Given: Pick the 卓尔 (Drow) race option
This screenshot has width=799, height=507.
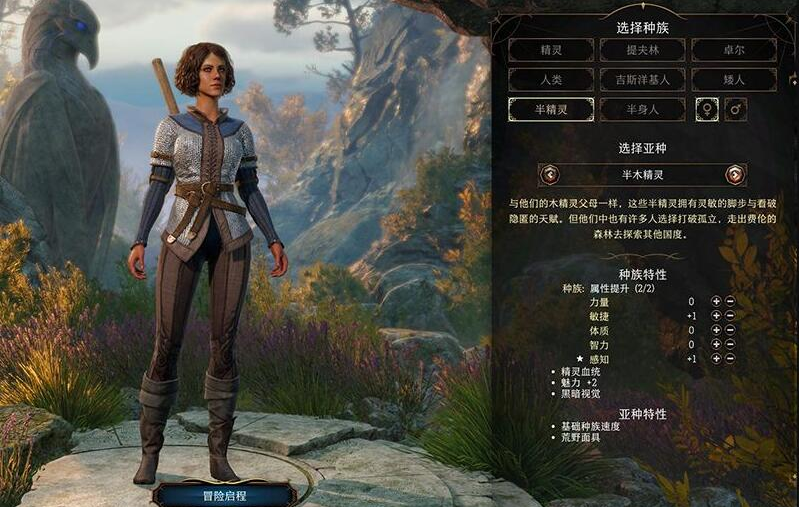Looking at the screenshot, I should pyautogui.click(x=733, y=50).
